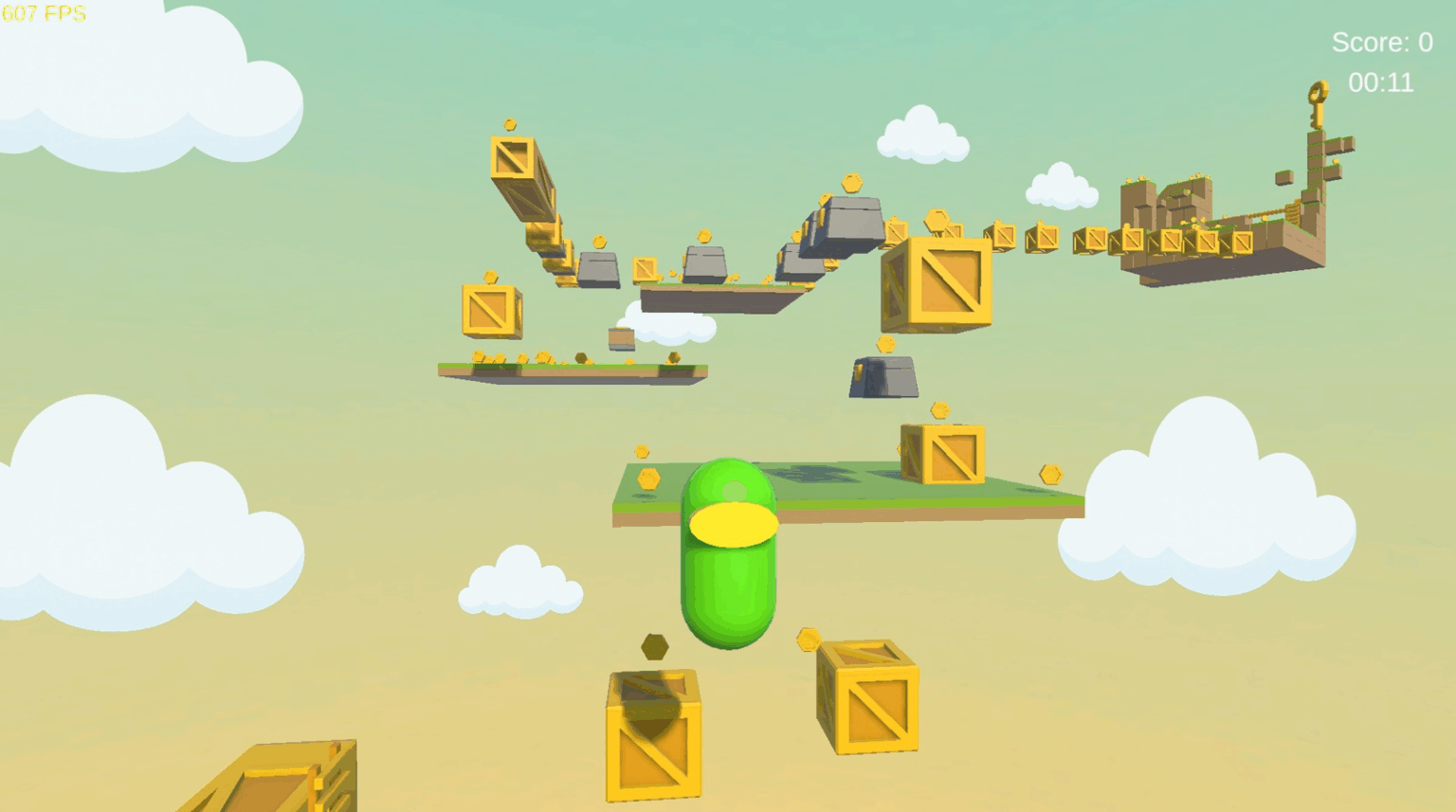Viewport: 1456px width, 812px height.
Task: Click the coin atop the tilted crate tower
Action: [x=510, y=124]
